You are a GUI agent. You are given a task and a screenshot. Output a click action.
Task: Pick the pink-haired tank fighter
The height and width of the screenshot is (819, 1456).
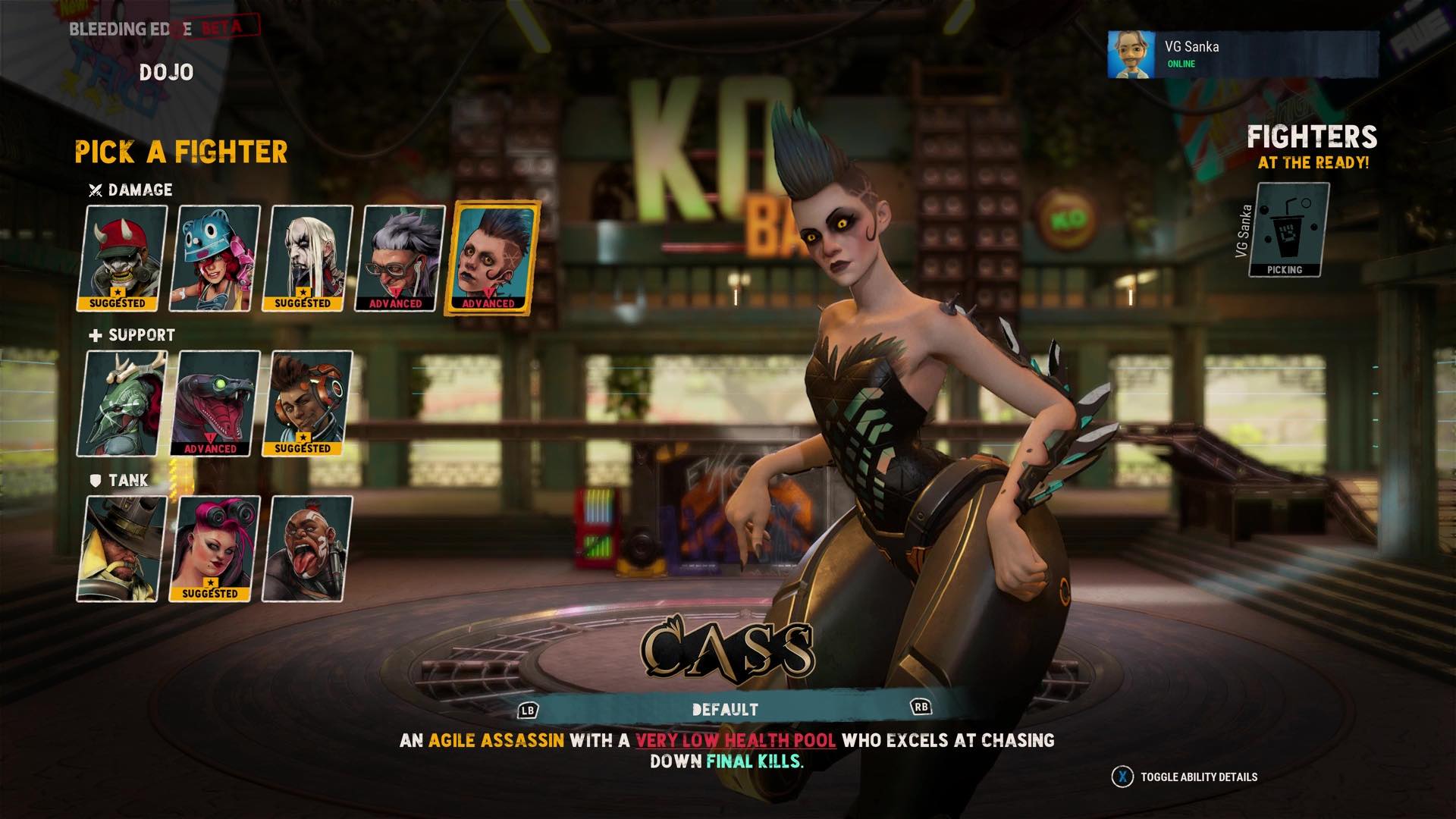pyautogui.click(x=214, y=549)
